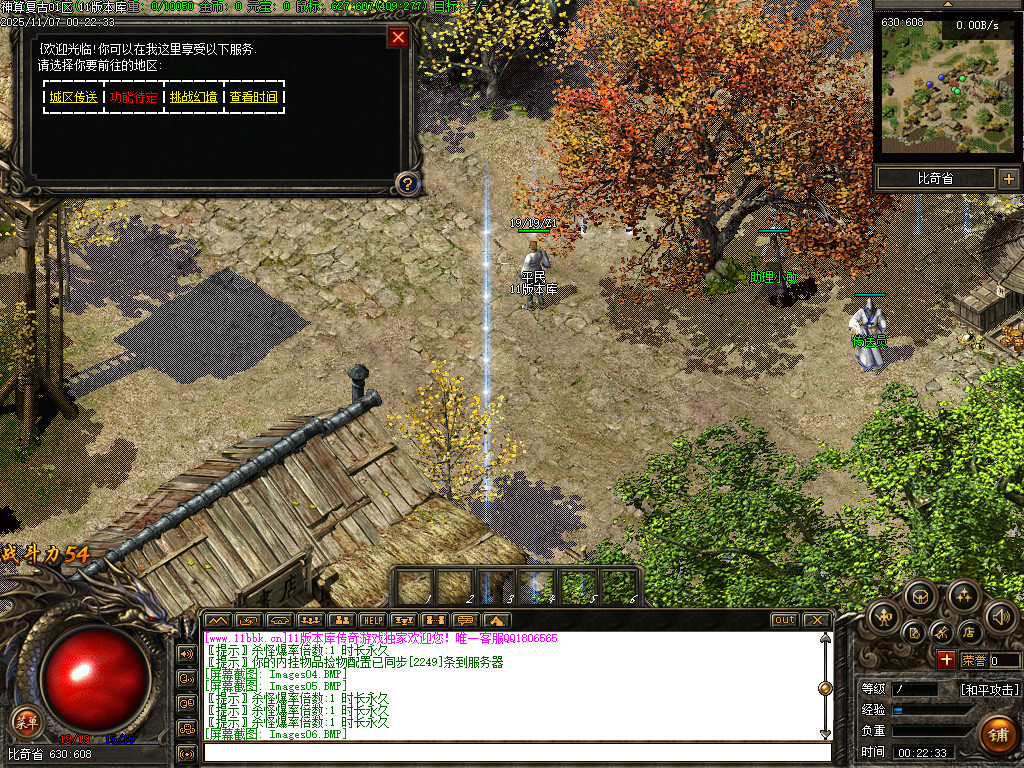
Task: Select the red 功能待定 option
Action: [x=134, y=97]
